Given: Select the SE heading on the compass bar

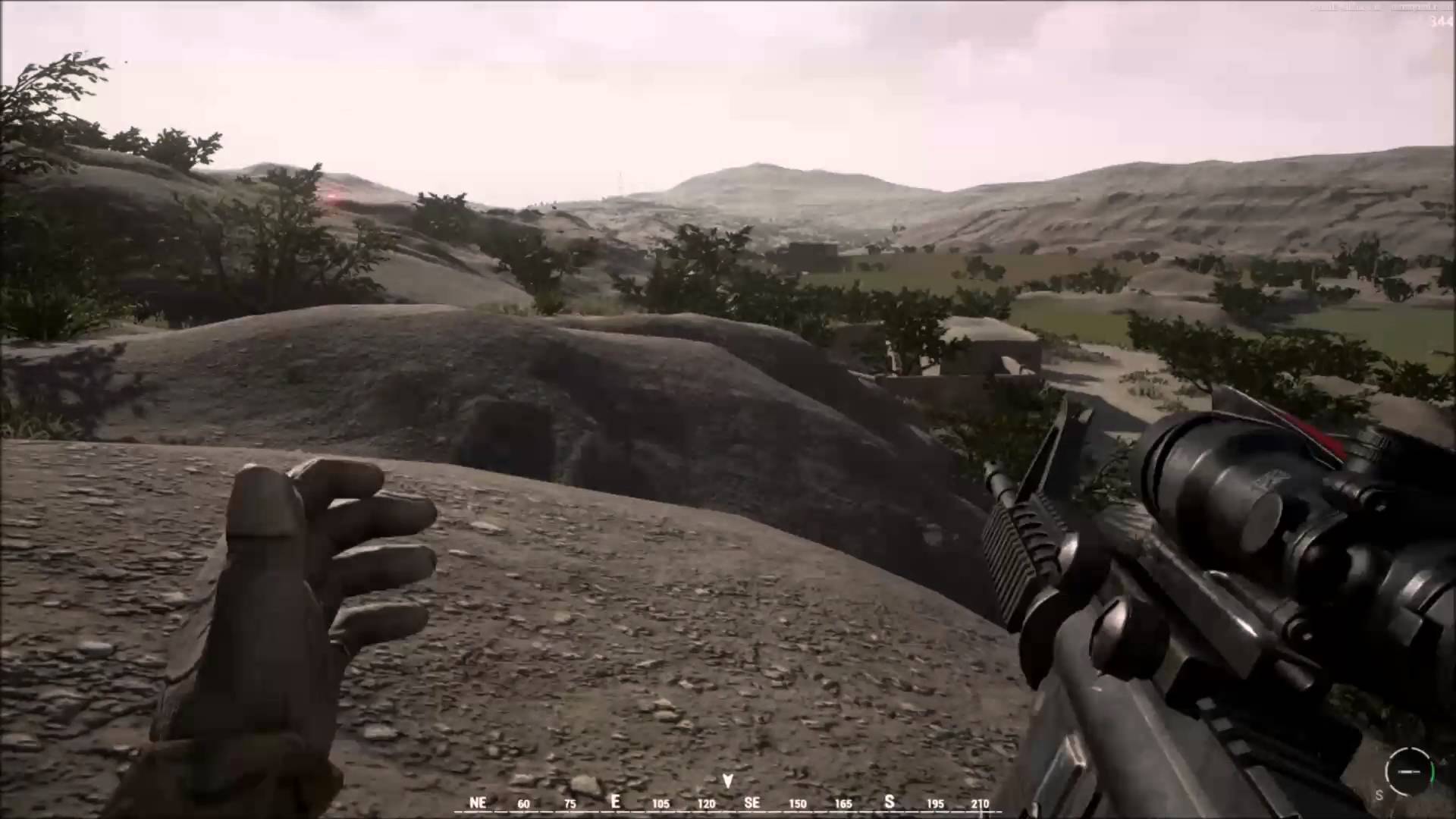Looking at the screenshot, I should pos(753,802).
